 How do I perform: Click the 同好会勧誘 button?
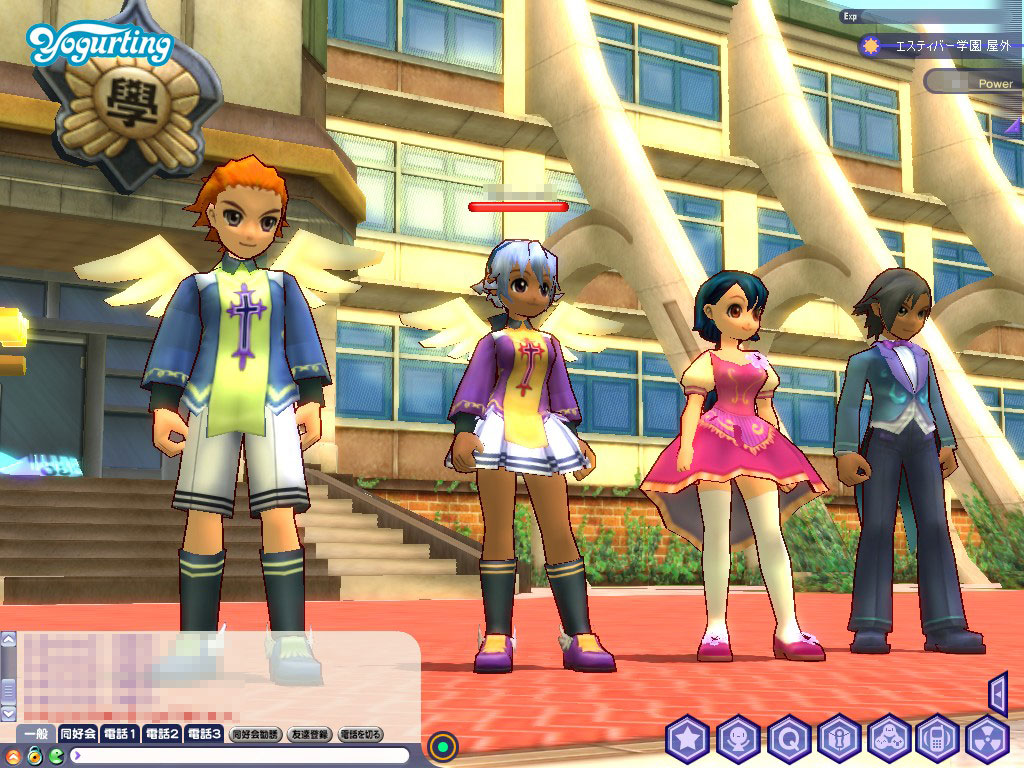[256, 734]
